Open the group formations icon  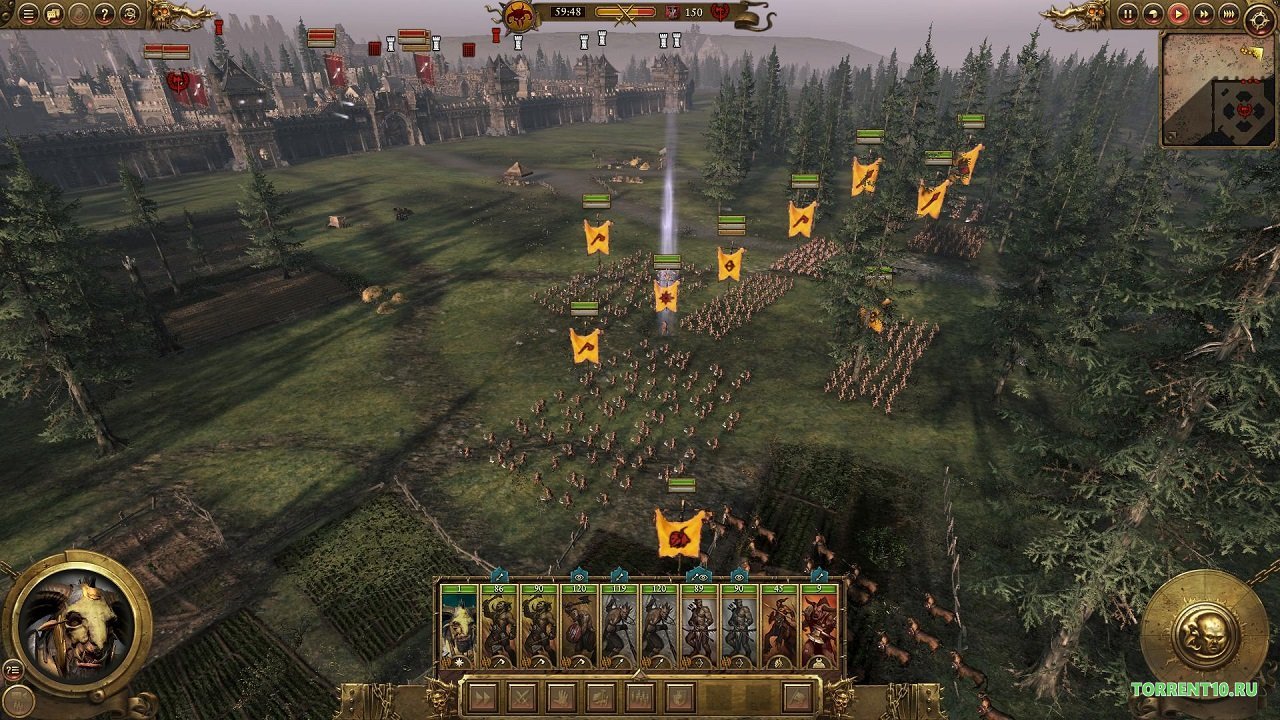pos(641,695)
